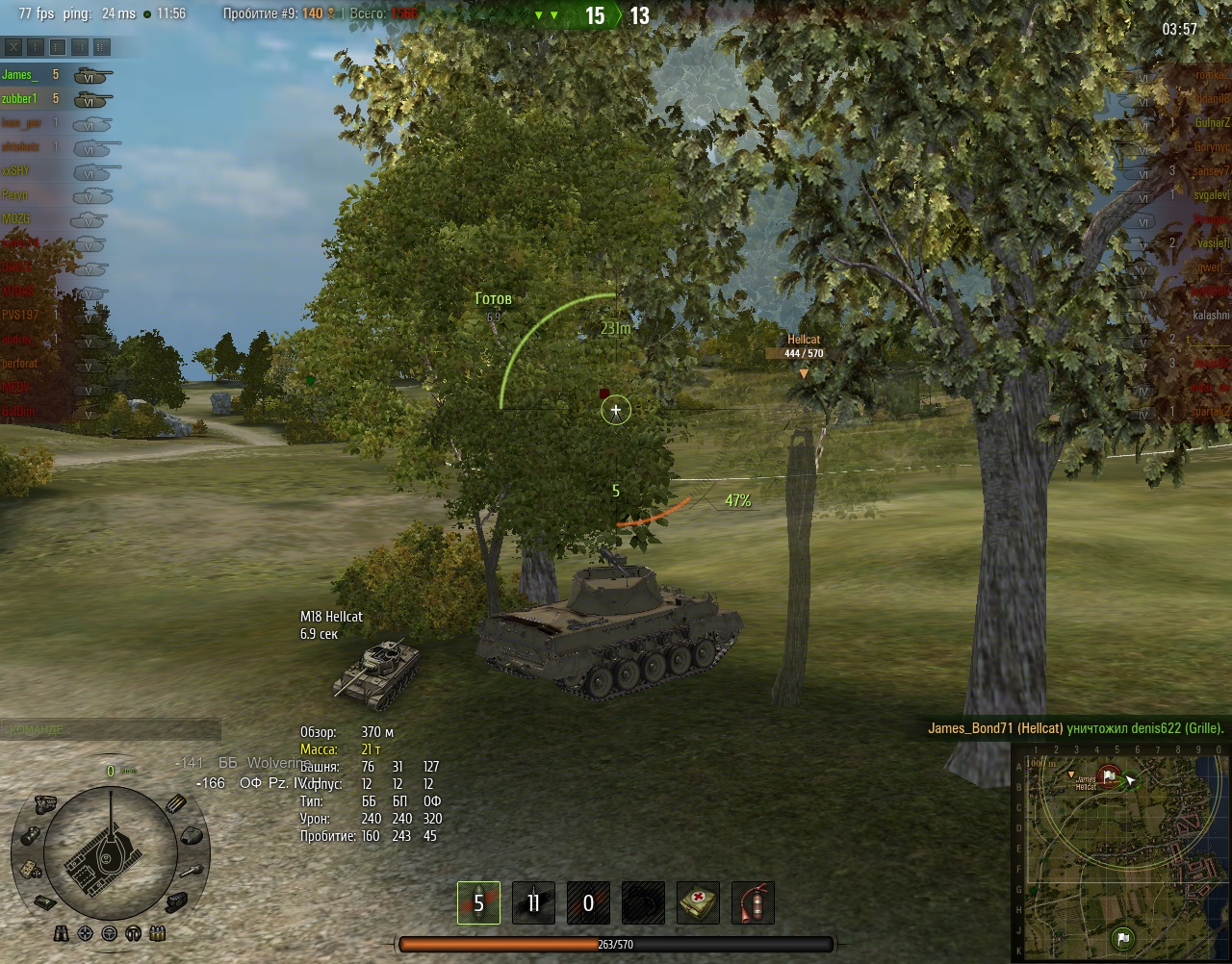Switch to the shell slot showing 11 rounds

click(x=533, y=903)
